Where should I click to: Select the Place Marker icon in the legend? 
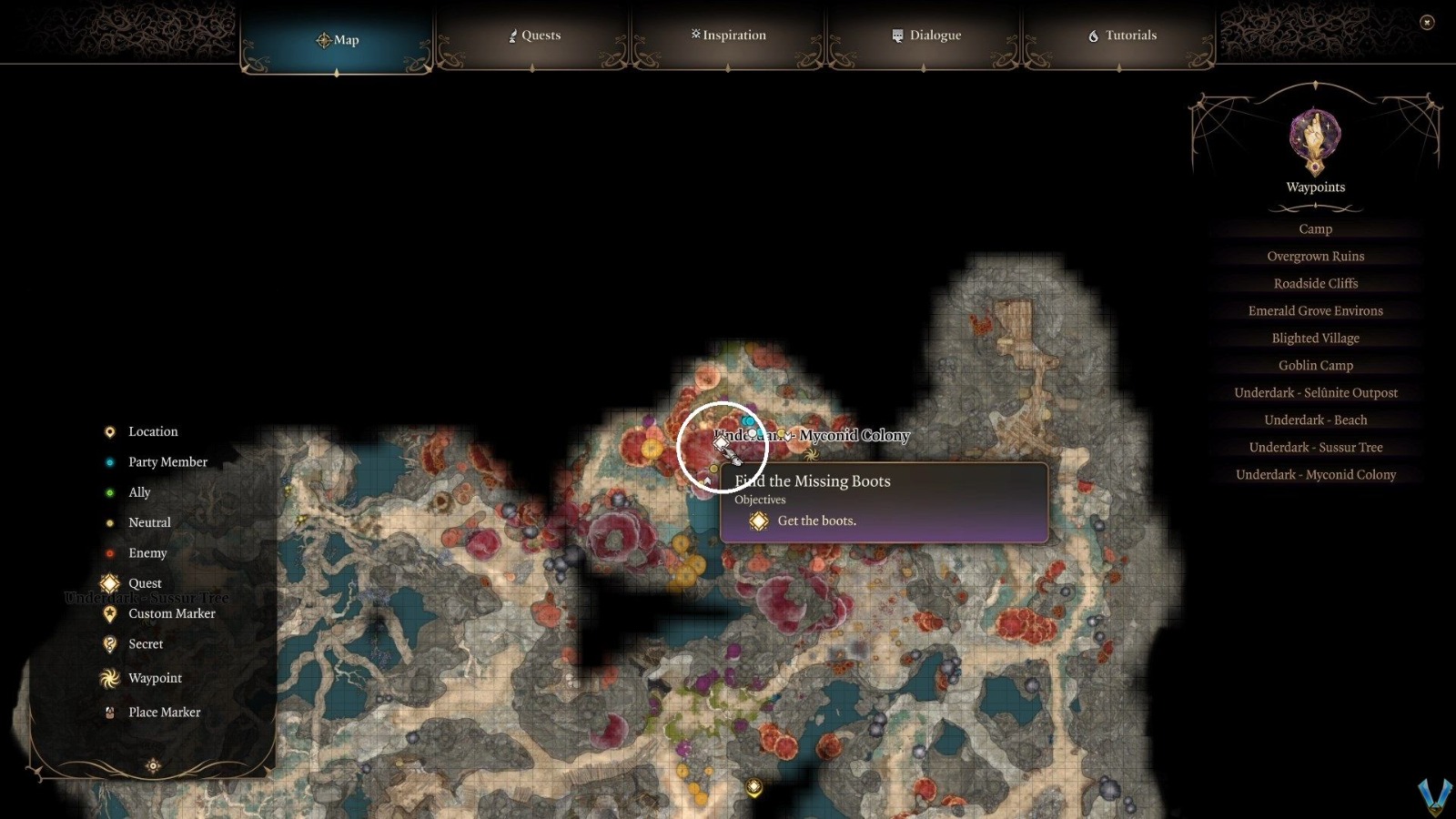click(x=109, y=712)
